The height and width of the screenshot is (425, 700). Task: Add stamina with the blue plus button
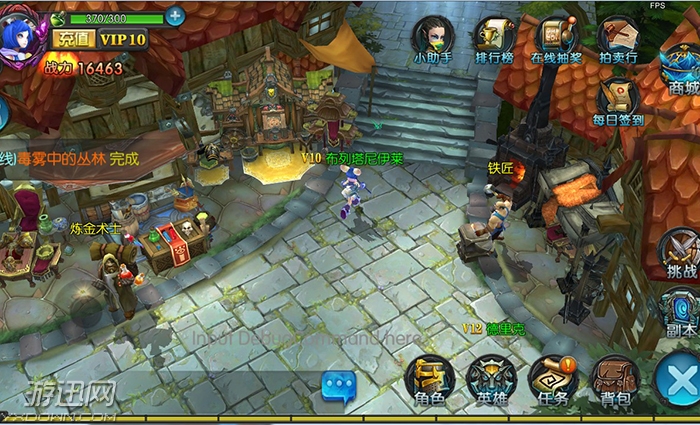coord(175,16)
